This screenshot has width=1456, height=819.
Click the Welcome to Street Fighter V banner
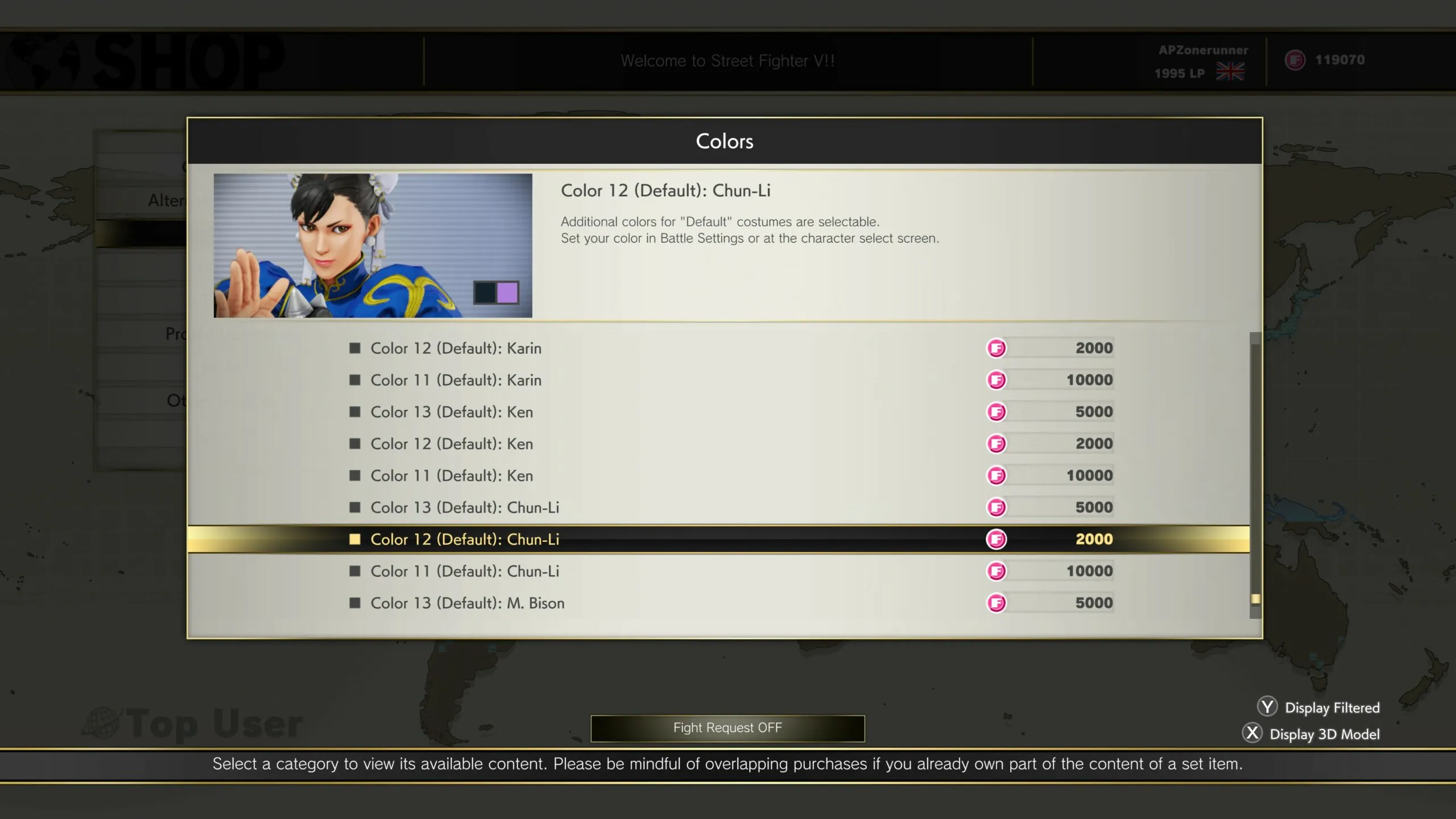(x=728, y=60)
